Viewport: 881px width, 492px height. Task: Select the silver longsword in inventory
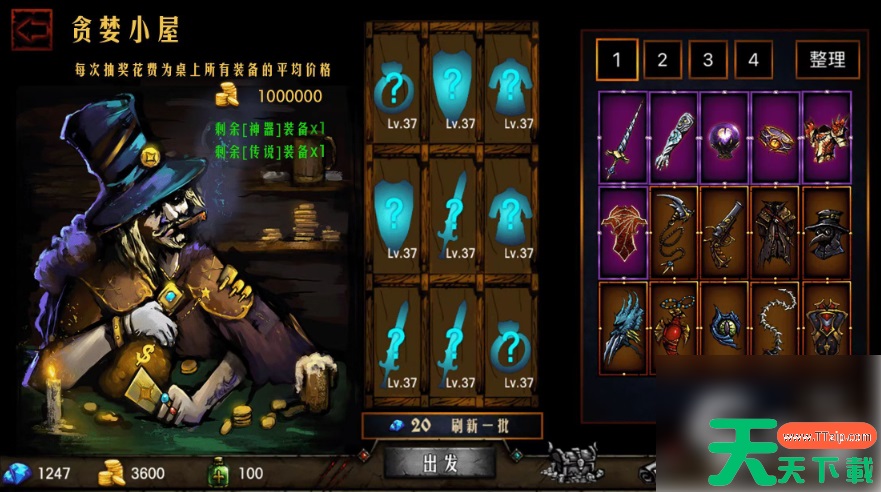tap(624, 137)
